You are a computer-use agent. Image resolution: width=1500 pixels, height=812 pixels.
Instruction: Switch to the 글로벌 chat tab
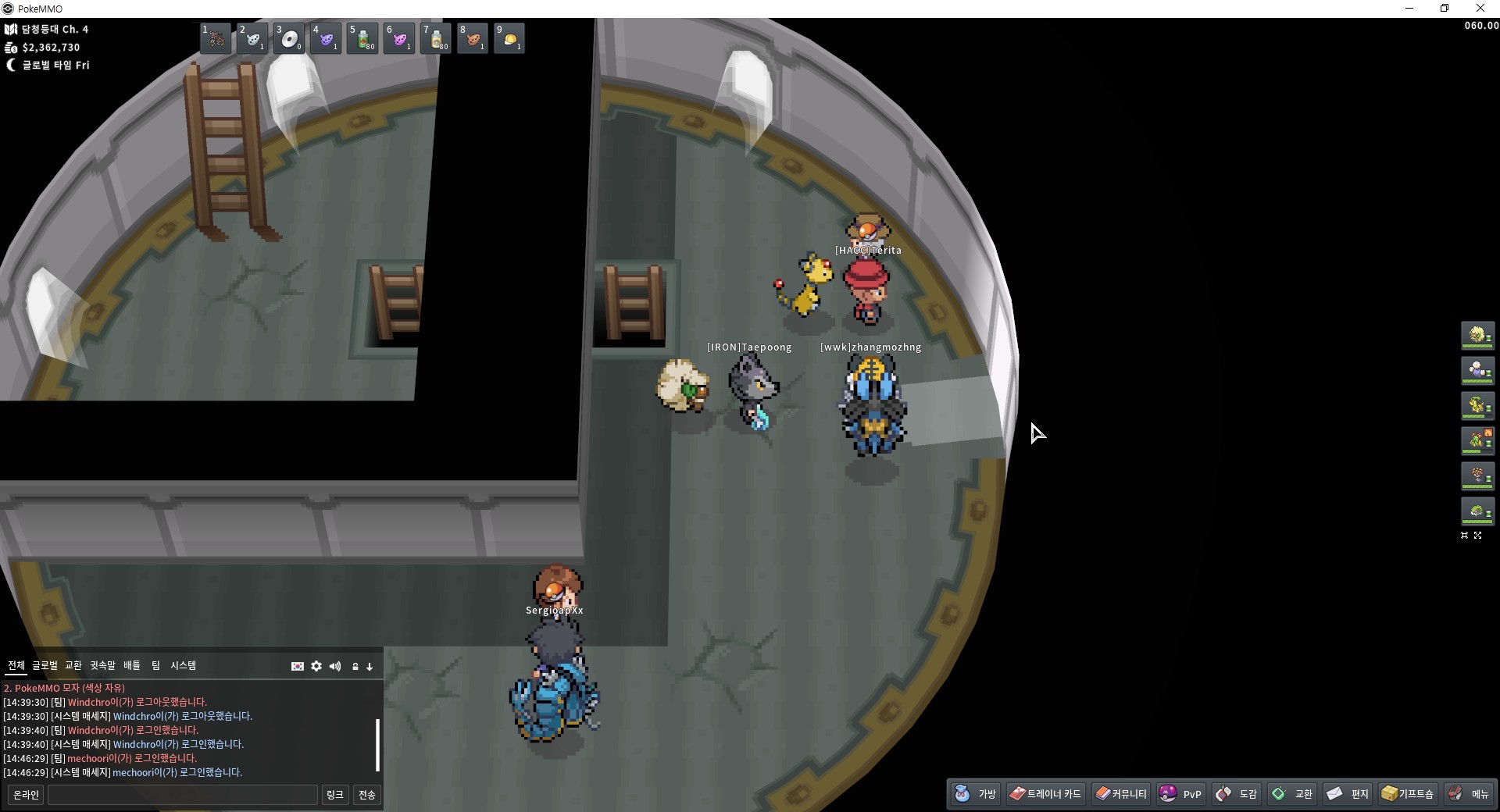click(45, 665)
